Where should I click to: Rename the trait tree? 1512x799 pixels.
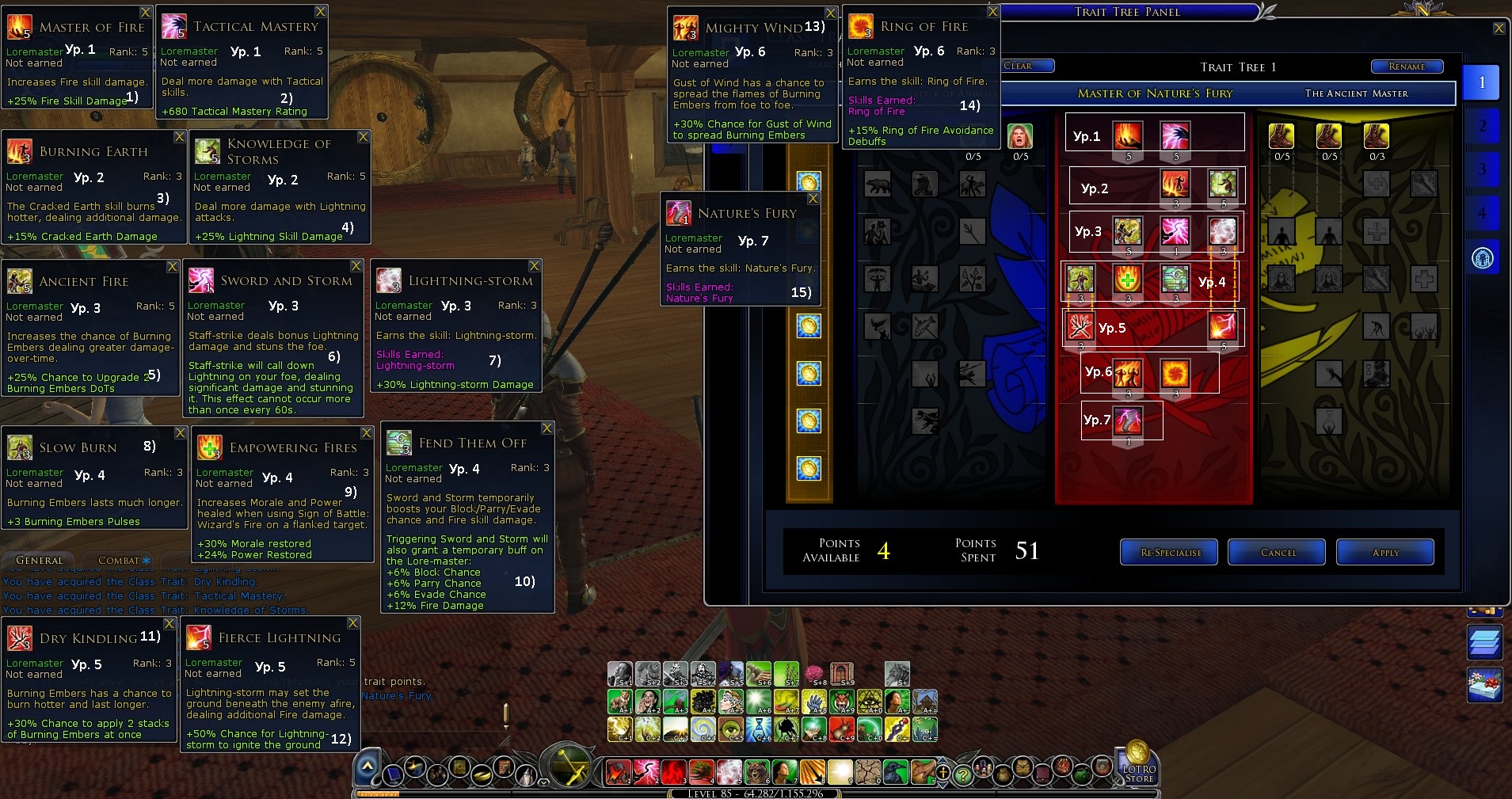pyautogui.click(x=1406, y=67)
